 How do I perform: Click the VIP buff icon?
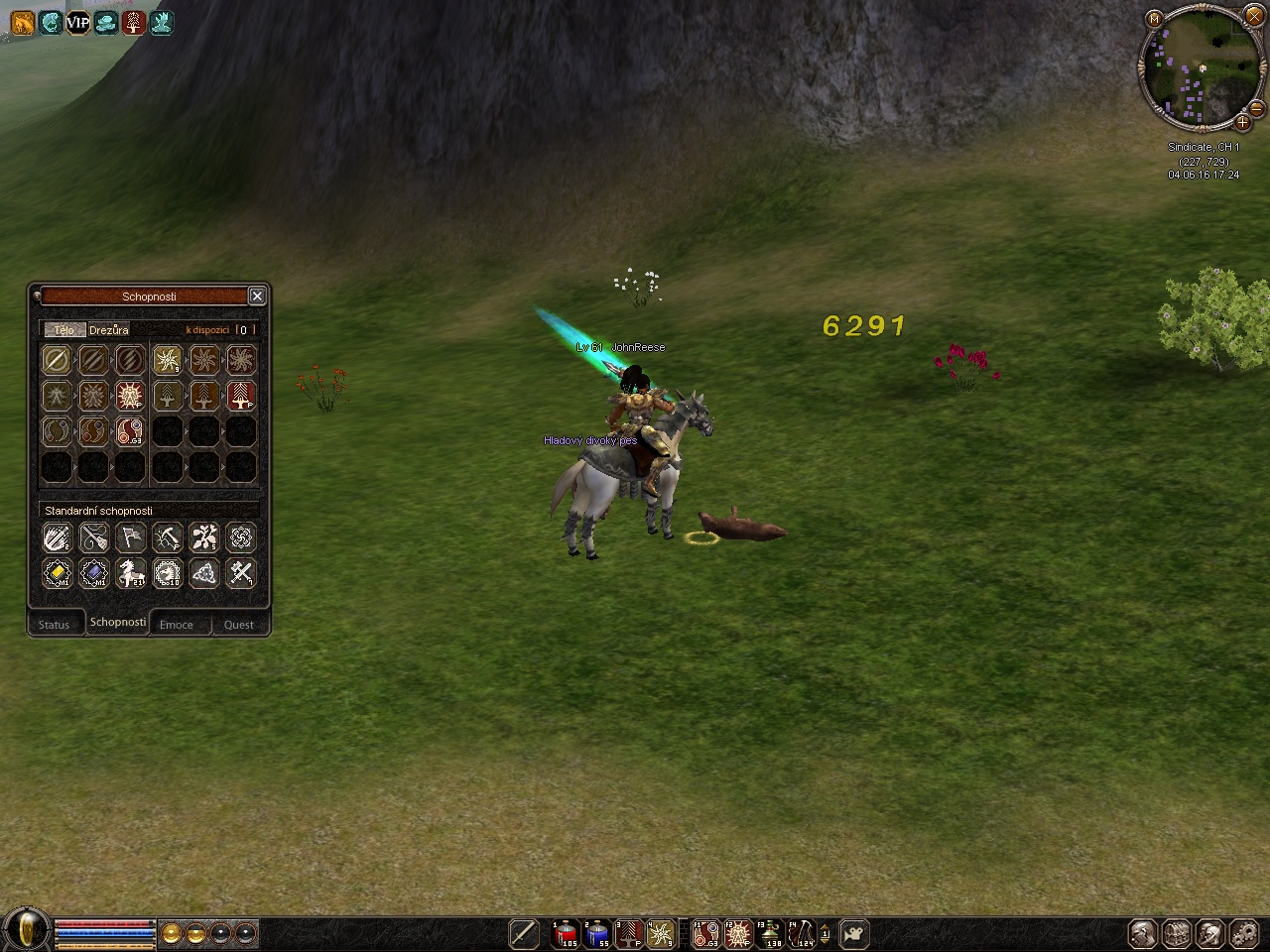click(x=77, y=22)
